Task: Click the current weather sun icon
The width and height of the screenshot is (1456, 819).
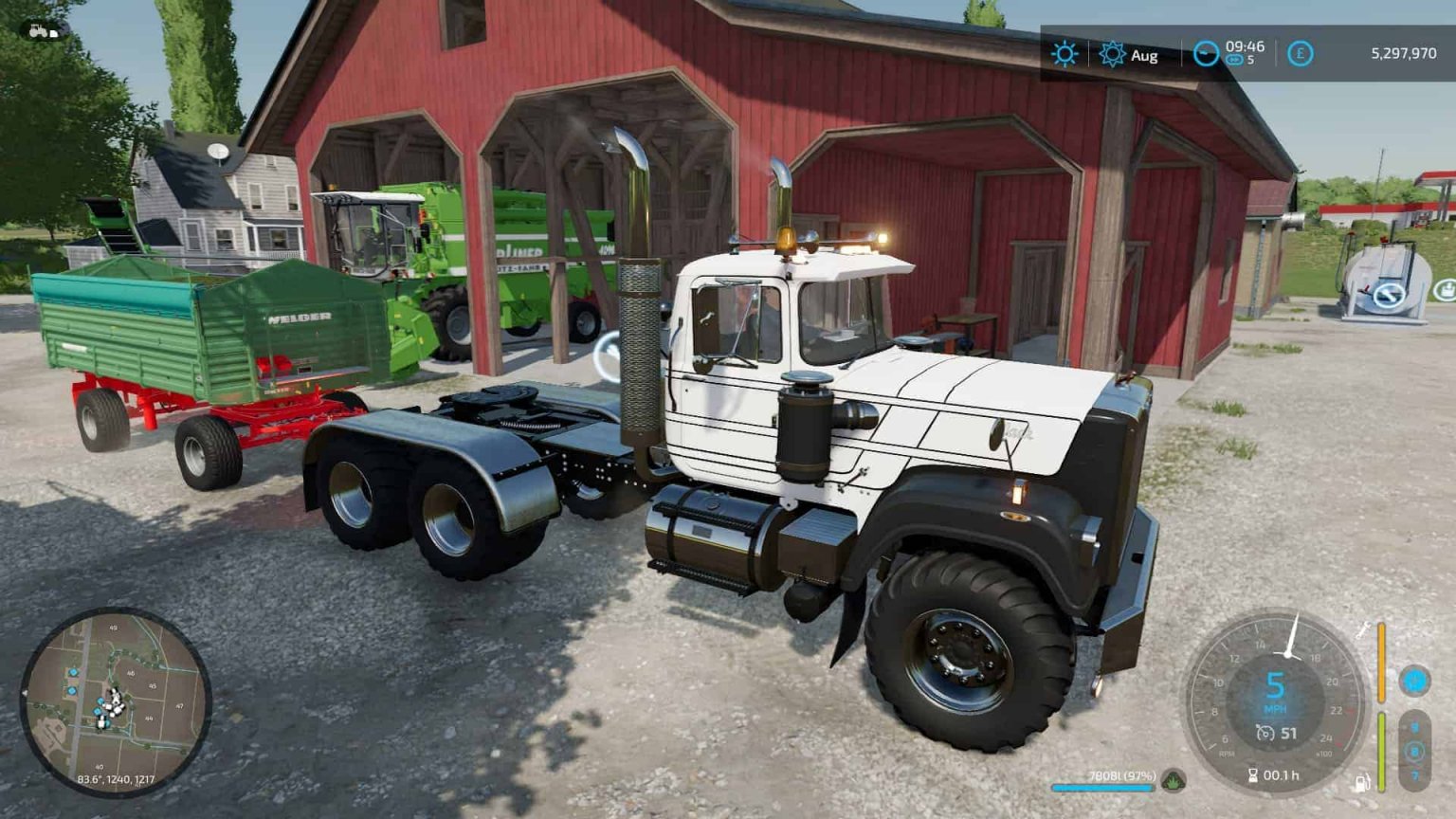Action: coord(1065,54)
